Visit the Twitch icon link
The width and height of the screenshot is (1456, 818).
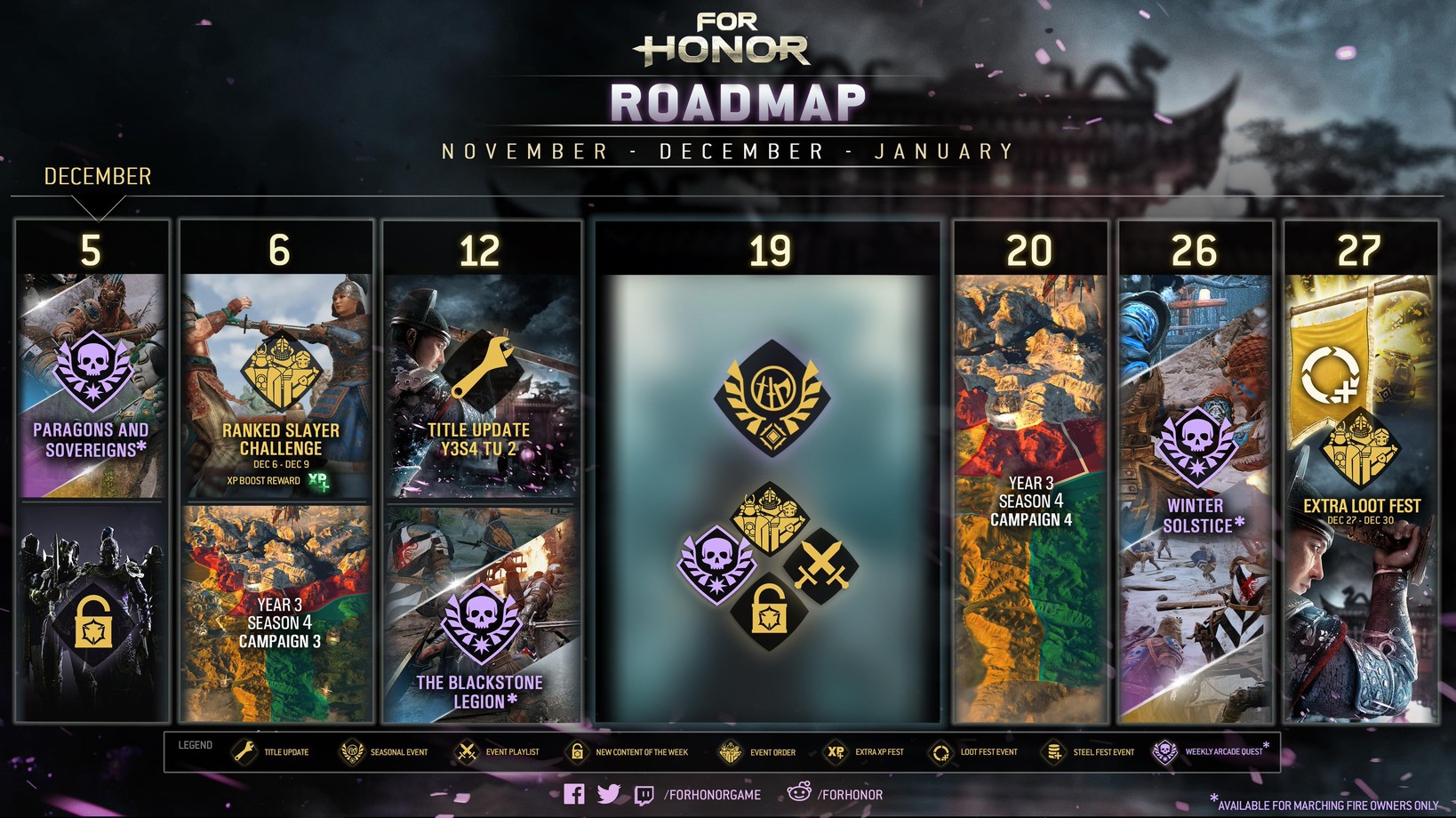(x=644, y=795)
